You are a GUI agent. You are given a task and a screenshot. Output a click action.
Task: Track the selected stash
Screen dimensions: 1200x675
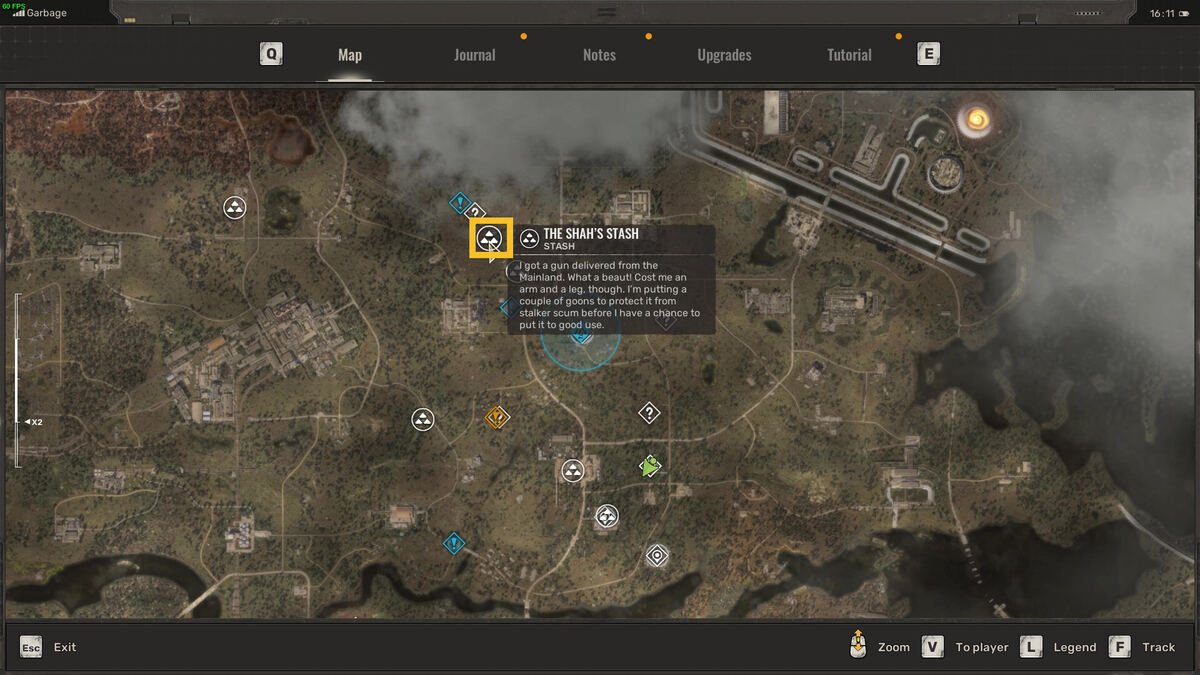pyautogui.click(x=1143, y=647)
